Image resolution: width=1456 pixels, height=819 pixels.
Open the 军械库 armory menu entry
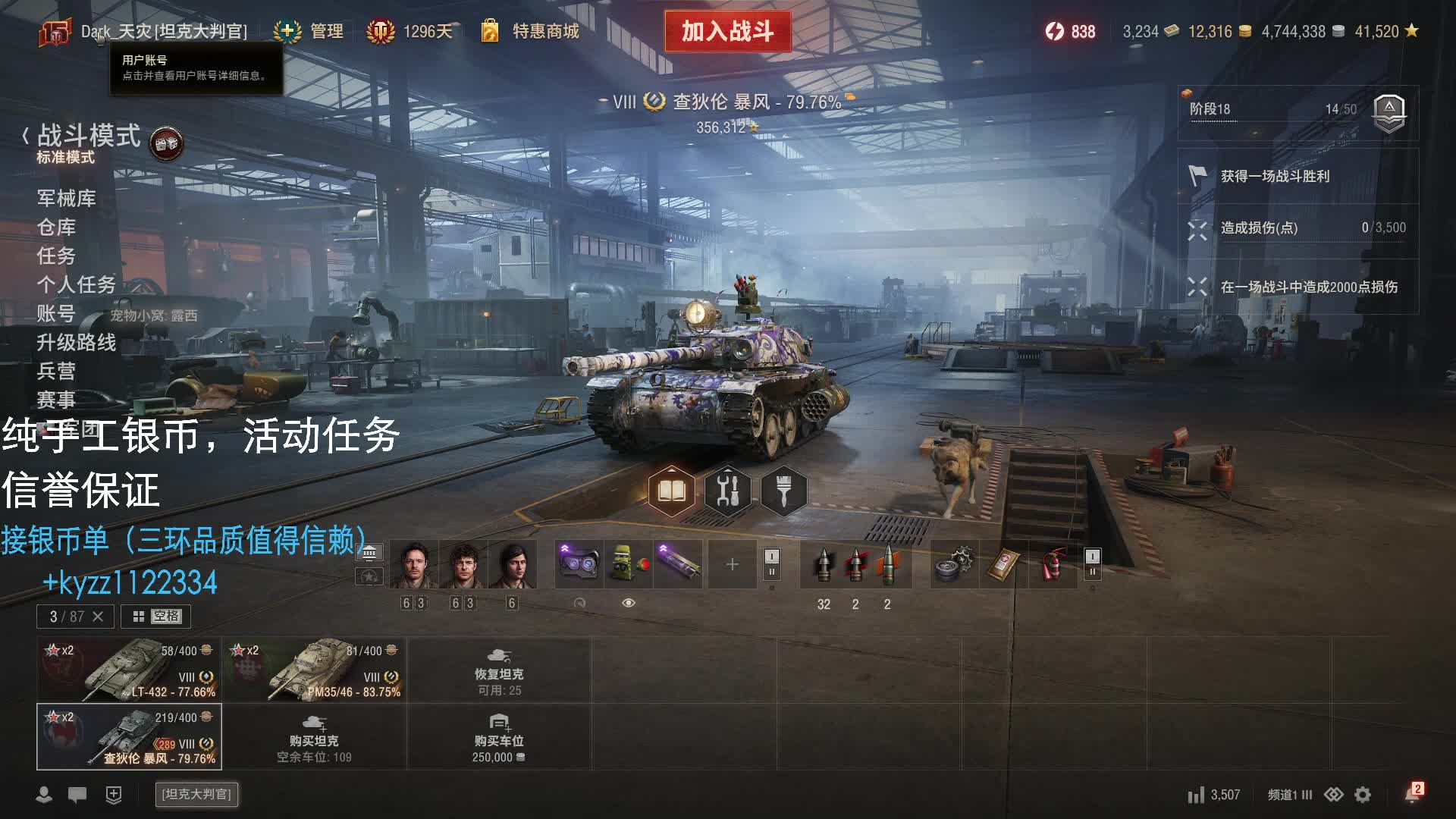point(66,199)
